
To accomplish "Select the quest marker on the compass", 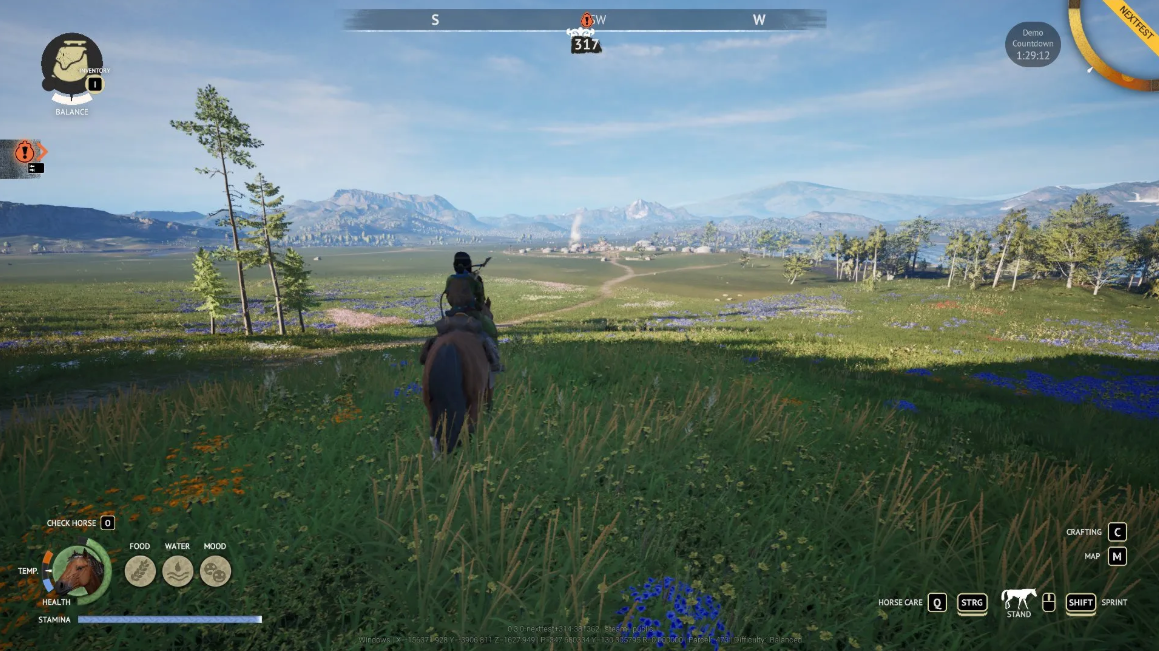I will point(587,20).
